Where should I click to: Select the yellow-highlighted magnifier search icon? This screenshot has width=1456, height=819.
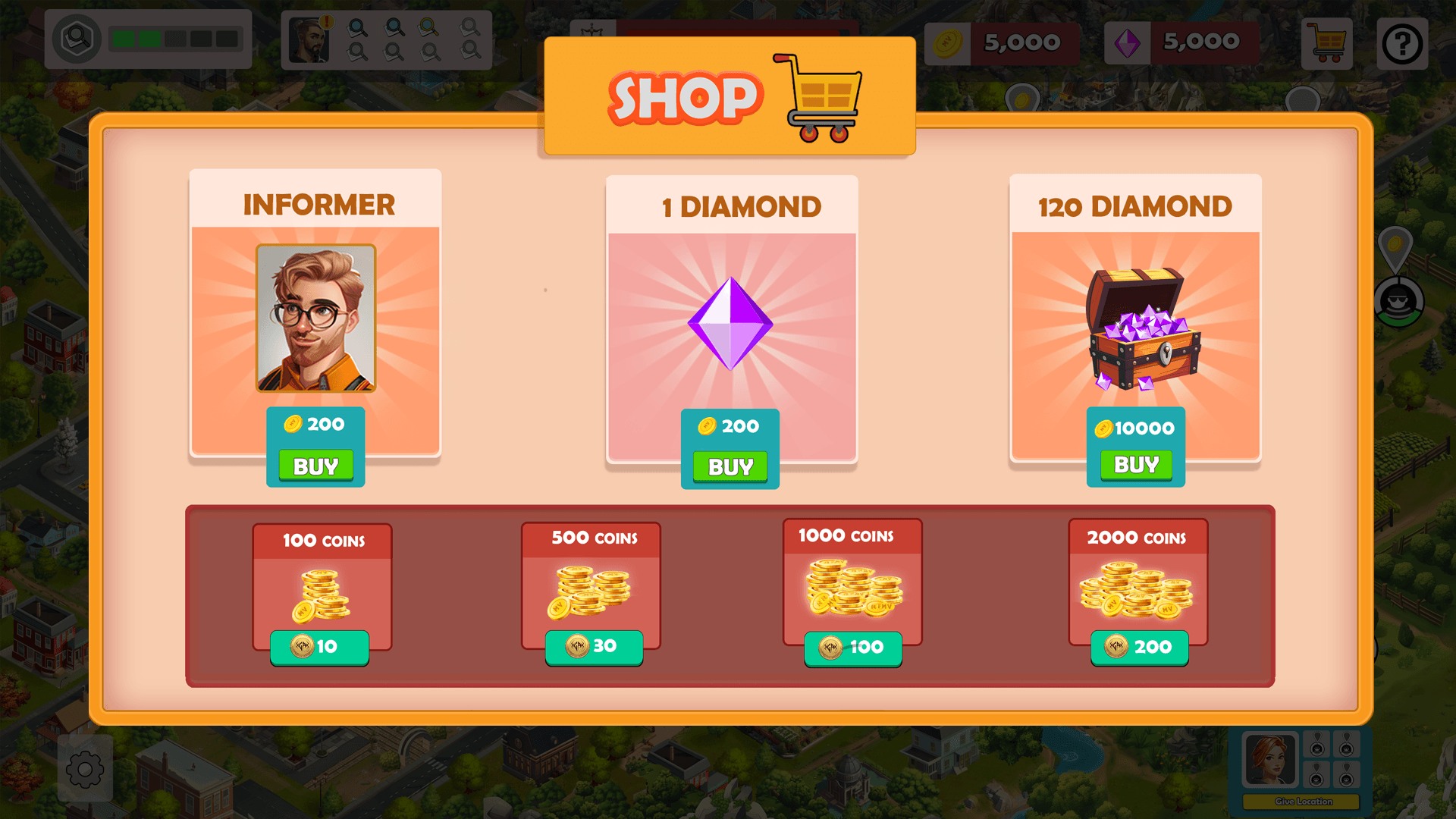click(x=428, y=29)
